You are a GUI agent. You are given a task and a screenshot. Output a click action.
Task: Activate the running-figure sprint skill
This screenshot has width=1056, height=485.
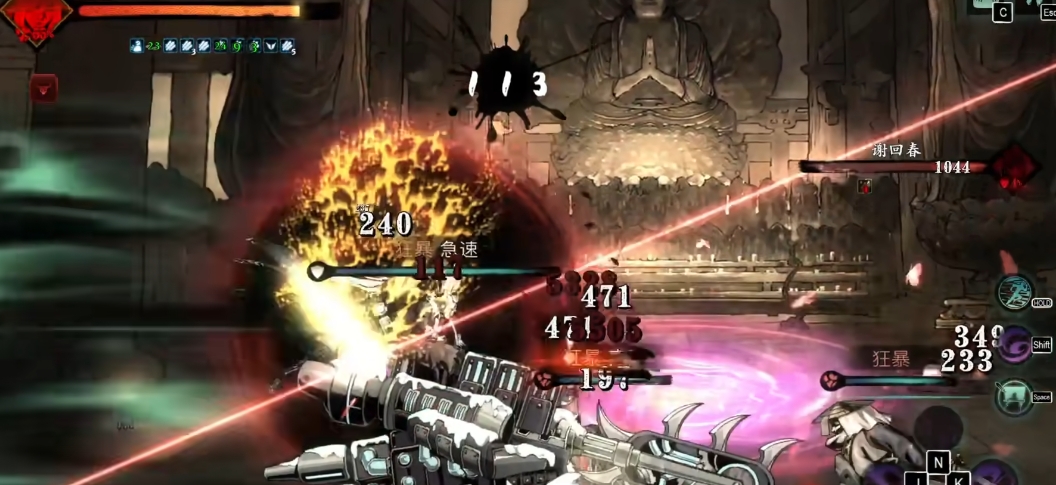click(x=1014, y=292)
